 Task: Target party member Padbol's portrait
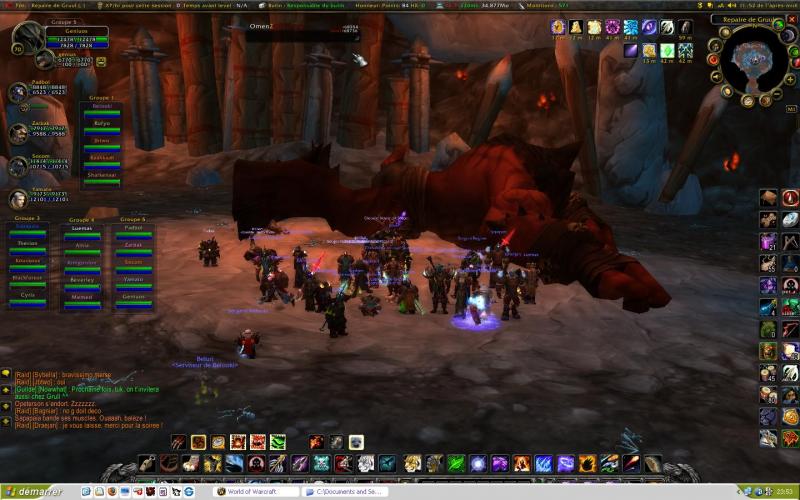[x=17, y=93]
